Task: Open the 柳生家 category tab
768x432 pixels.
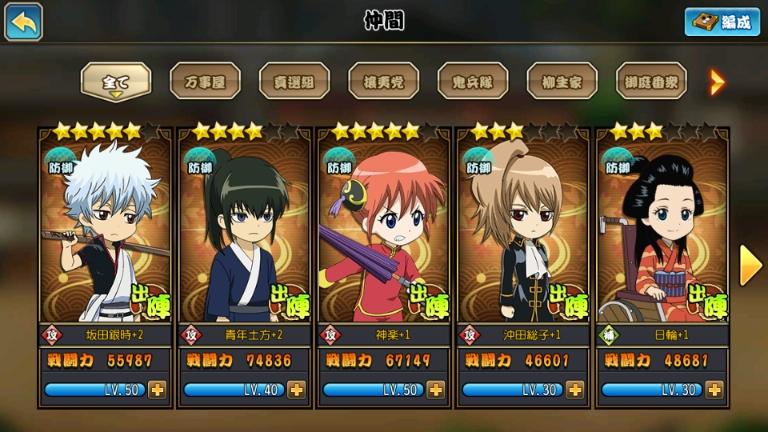Action: point(561,80)
